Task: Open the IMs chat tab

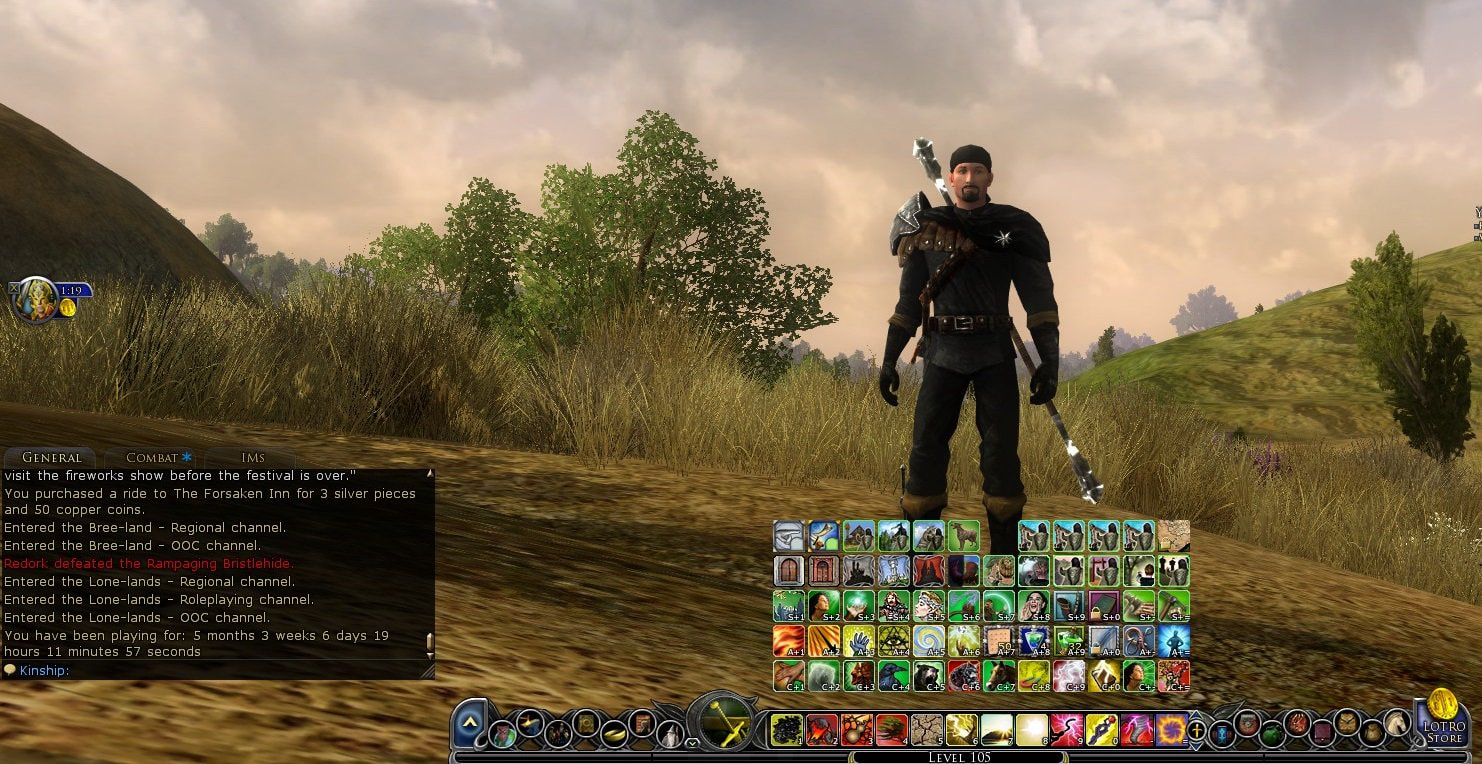Action: pyautogui.click(x=253, y=457)
